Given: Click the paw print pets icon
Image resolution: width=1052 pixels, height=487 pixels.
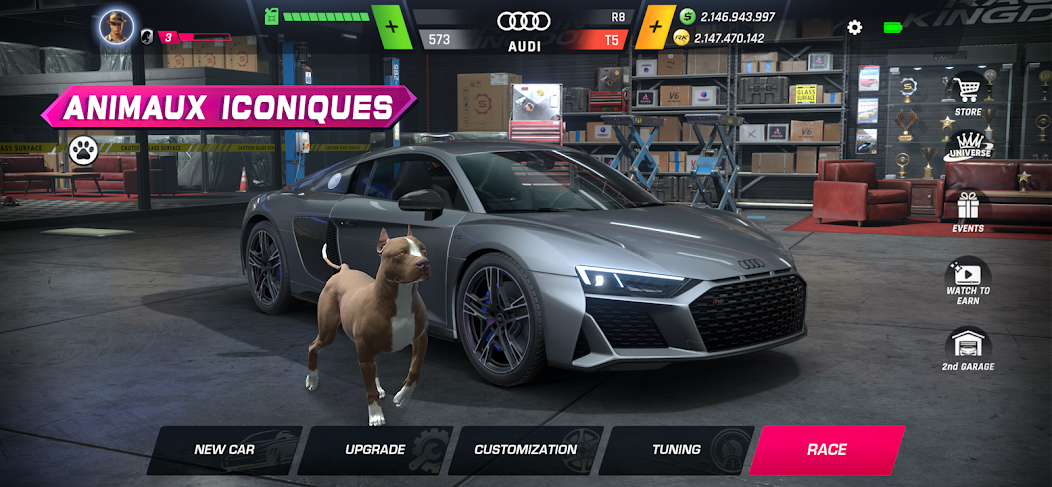Looking at the screenshot, I should click(x=82, y=151).
